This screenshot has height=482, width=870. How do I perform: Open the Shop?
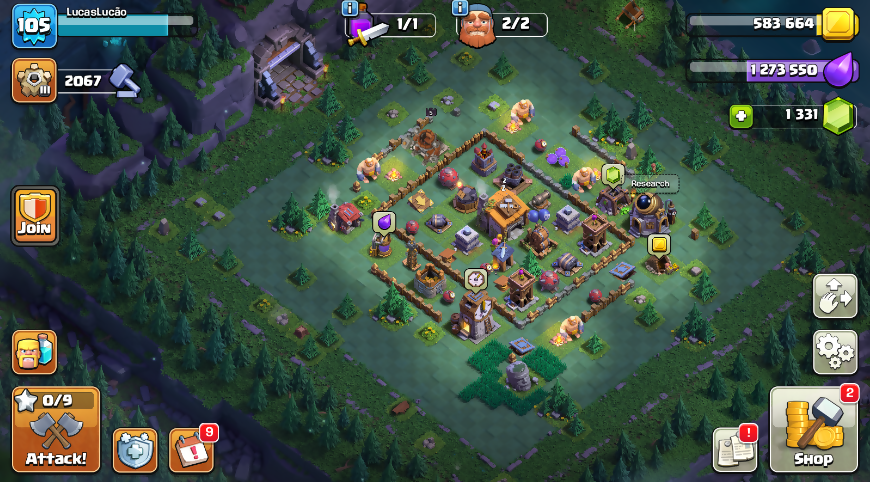(813, 430)
